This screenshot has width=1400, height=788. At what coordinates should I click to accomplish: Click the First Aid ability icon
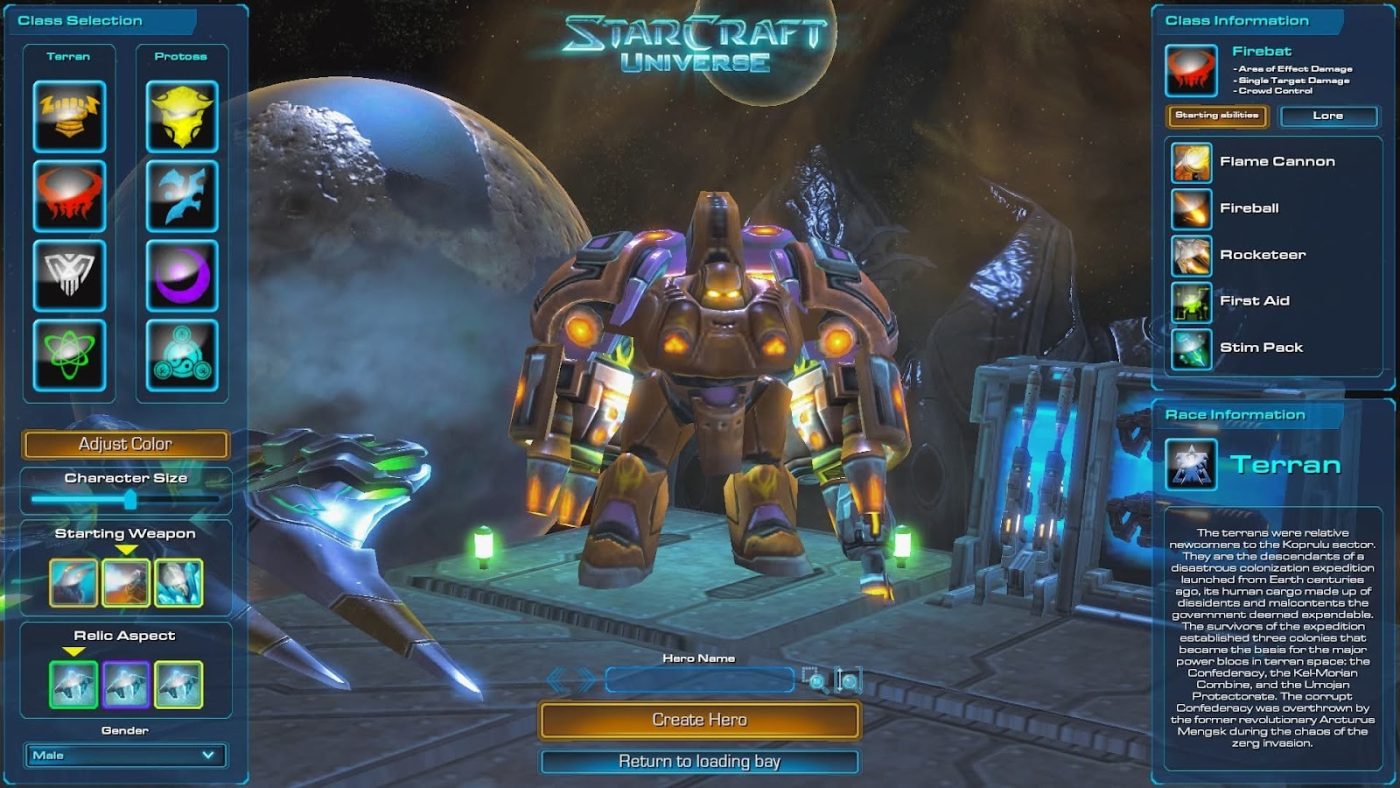[1190, 301]
